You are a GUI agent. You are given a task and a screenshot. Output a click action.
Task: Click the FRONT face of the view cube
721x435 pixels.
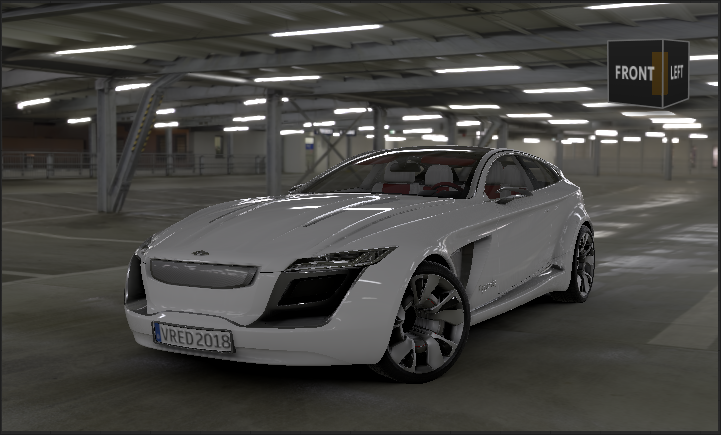pos(634,73)
